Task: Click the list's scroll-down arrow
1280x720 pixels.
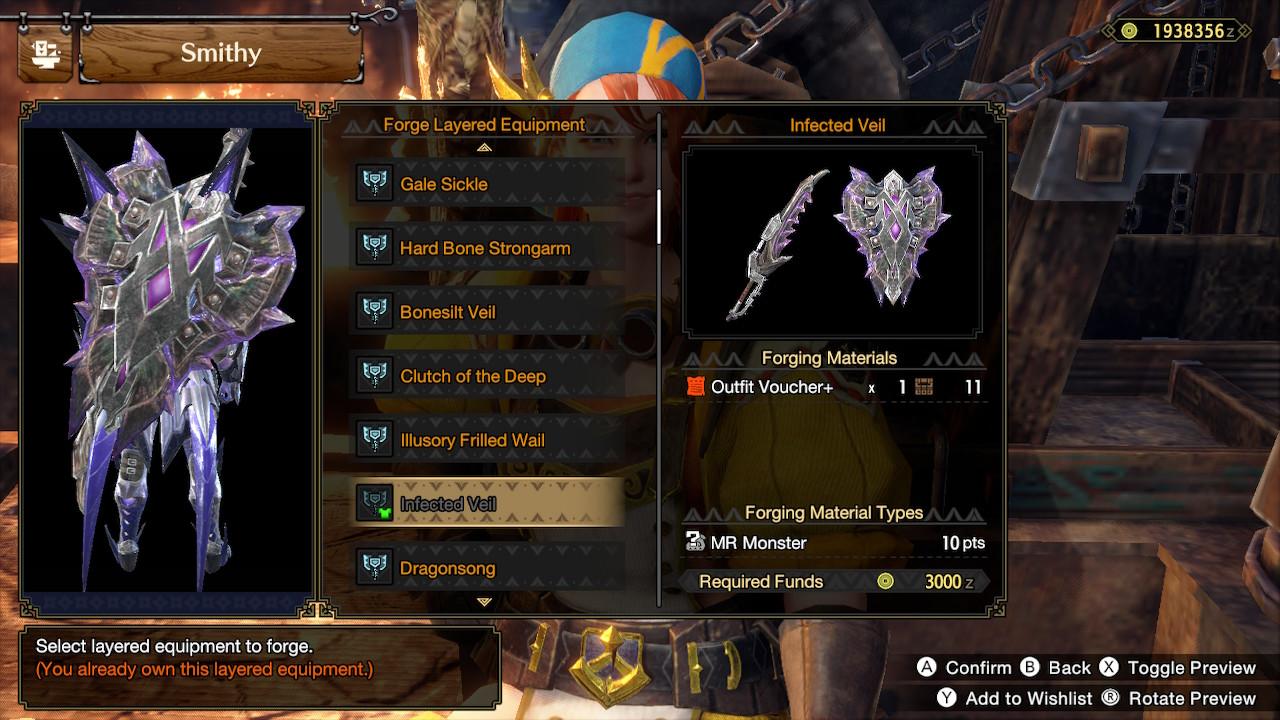Action: pyautogui.click(x=485, y=602)
